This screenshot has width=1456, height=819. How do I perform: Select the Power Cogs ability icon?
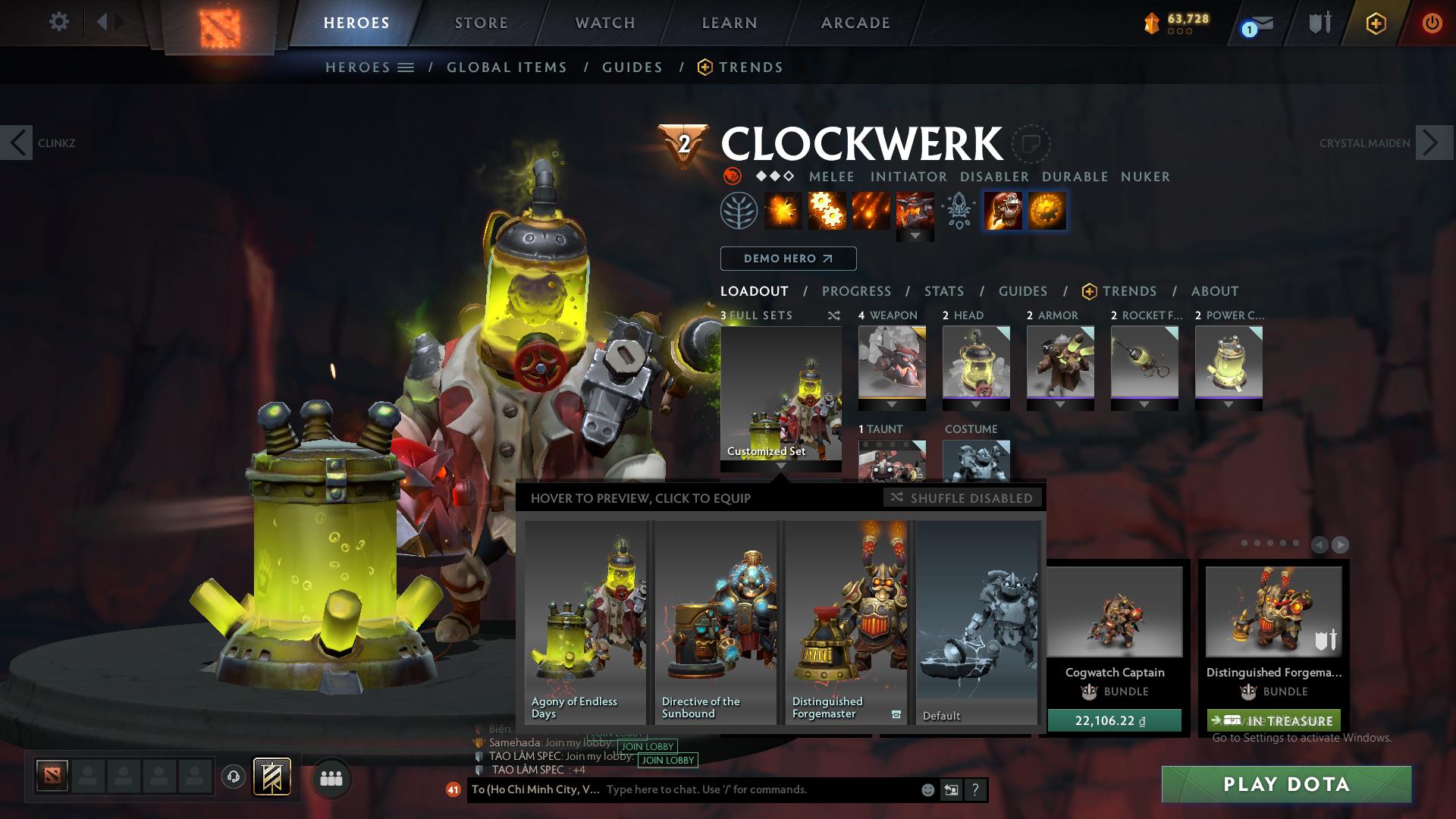tap(827, 211)
